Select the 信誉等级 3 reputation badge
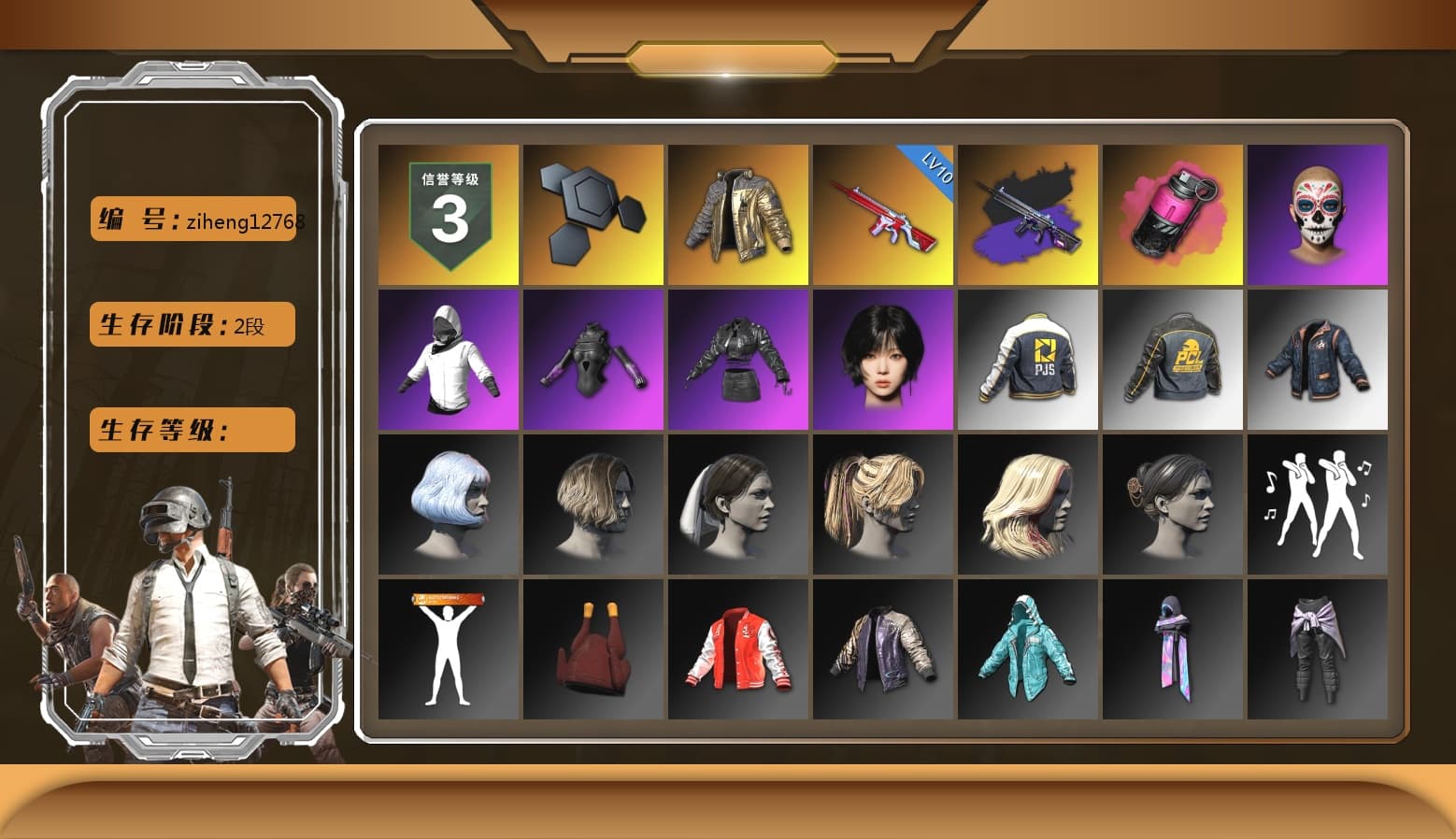Image resolution: width=1456 pixels, height=839 pixels. 448,213
